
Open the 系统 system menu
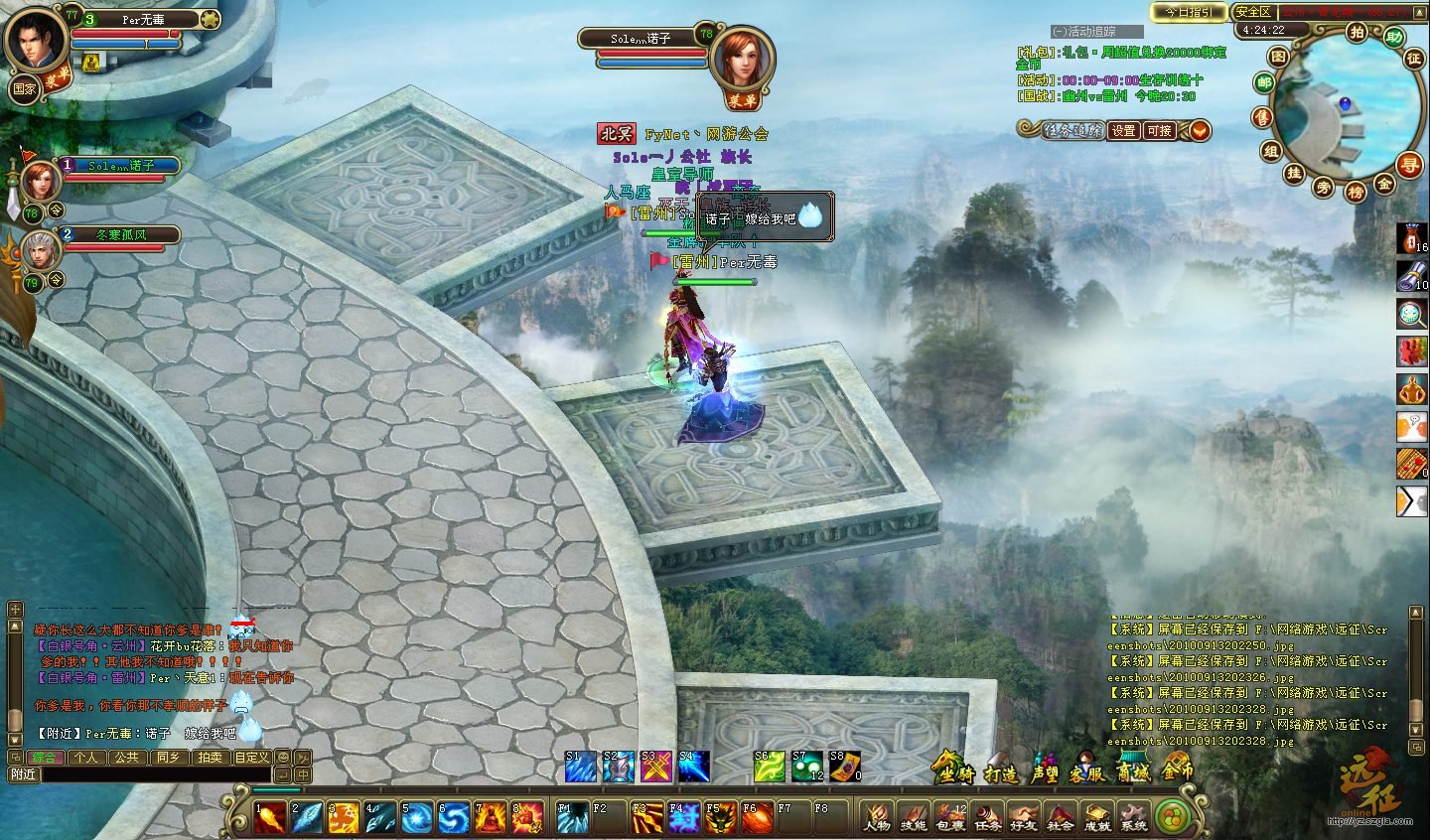click(1133, 816)
